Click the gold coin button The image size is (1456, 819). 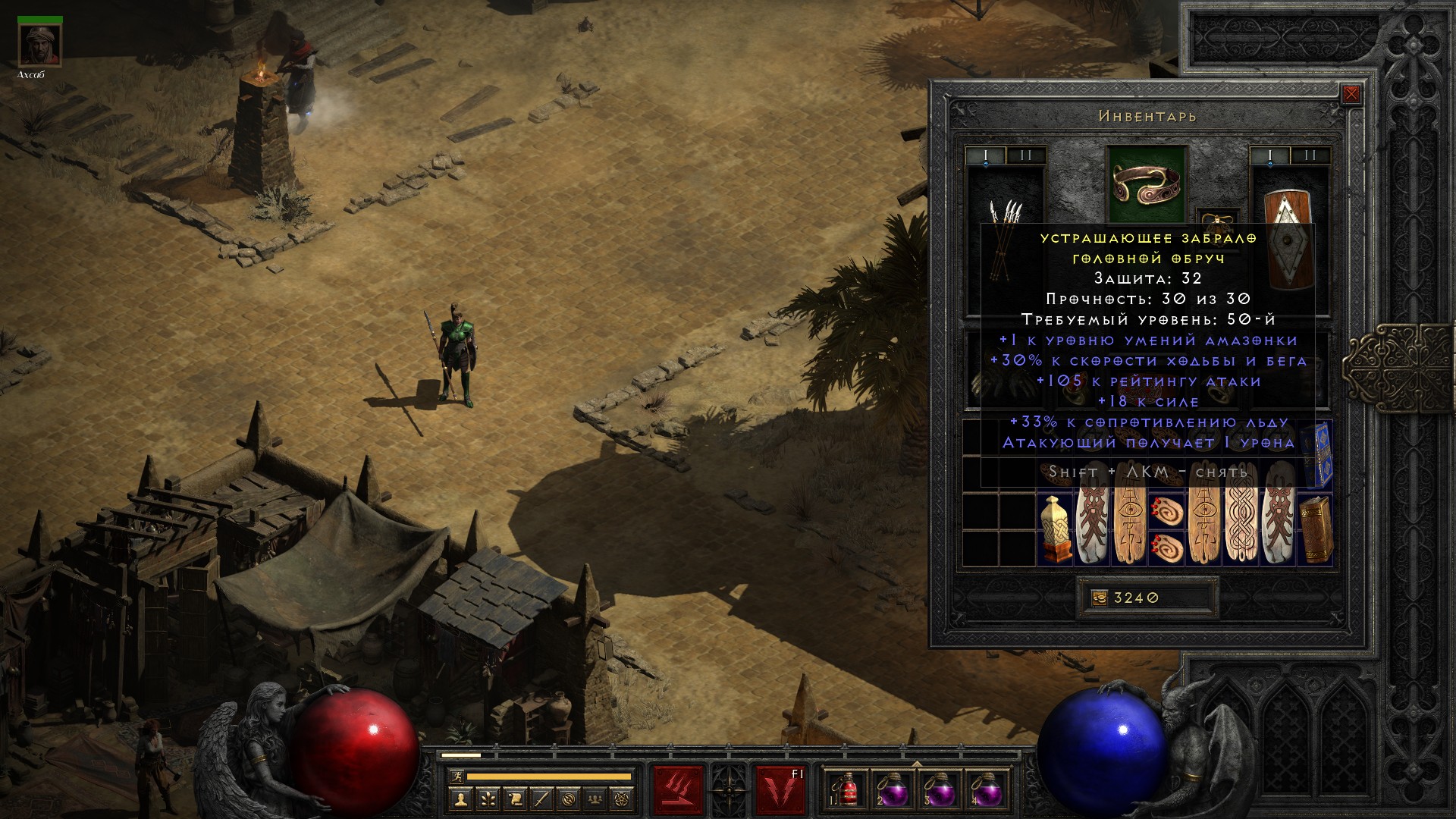point(1099,598)
